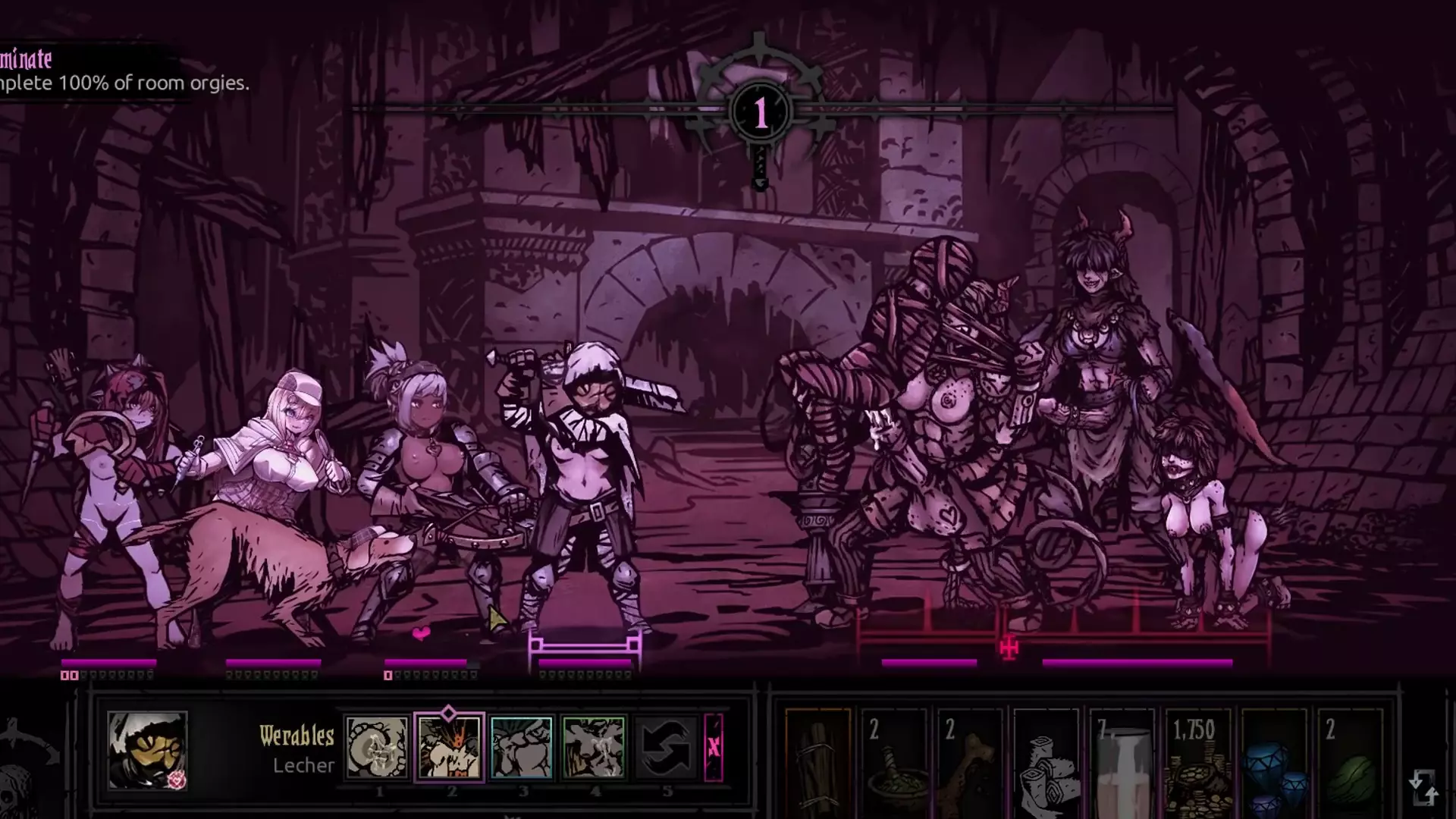Select the swap position arrows skill
1456x819 pixels.
click(665, 748)
